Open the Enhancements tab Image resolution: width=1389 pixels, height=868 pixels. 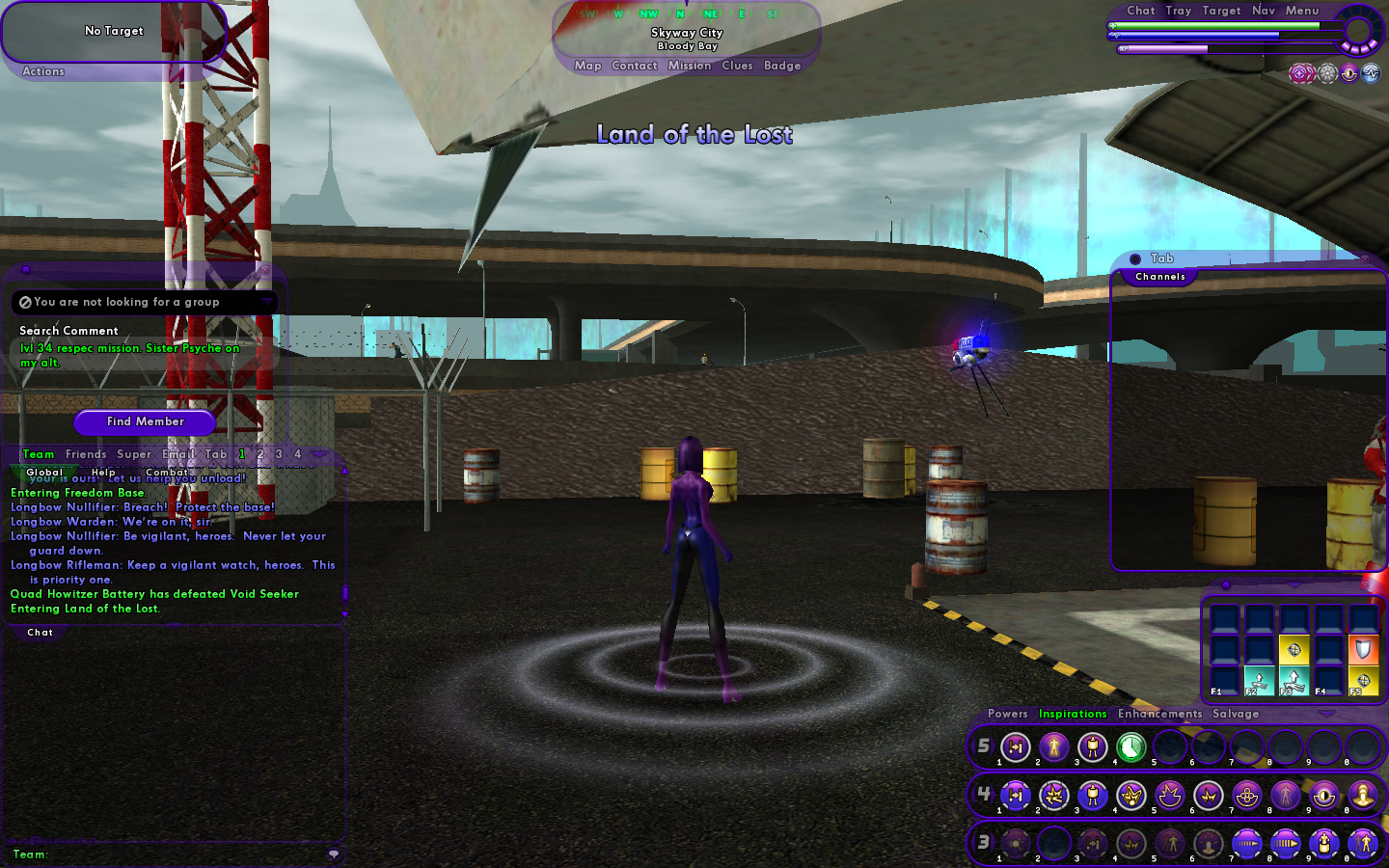point(1159,714)
